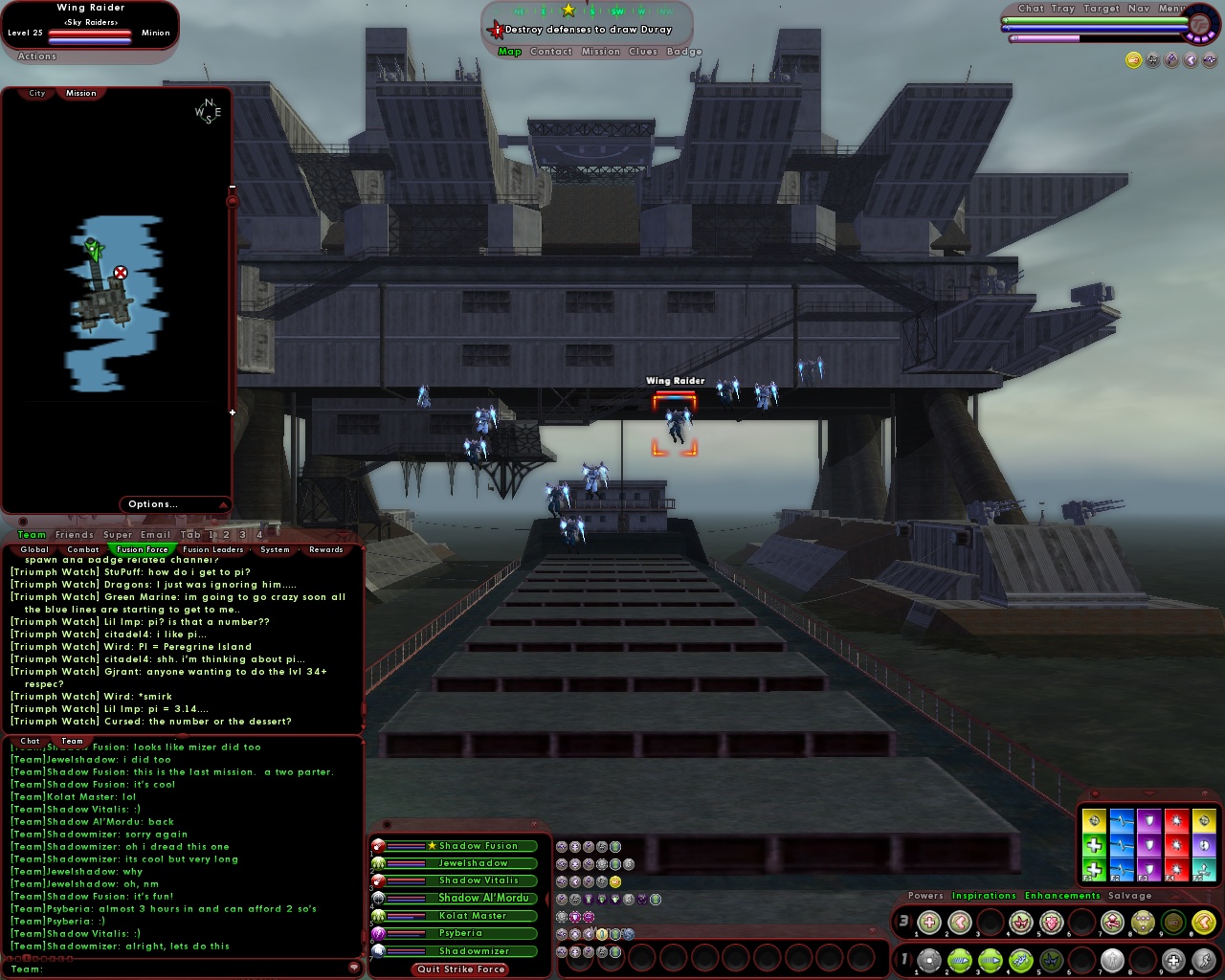Viewport: 1225px width, 980px height.
Task: Toggle the Inspirations tray view
Action: (x=984, y=896)
